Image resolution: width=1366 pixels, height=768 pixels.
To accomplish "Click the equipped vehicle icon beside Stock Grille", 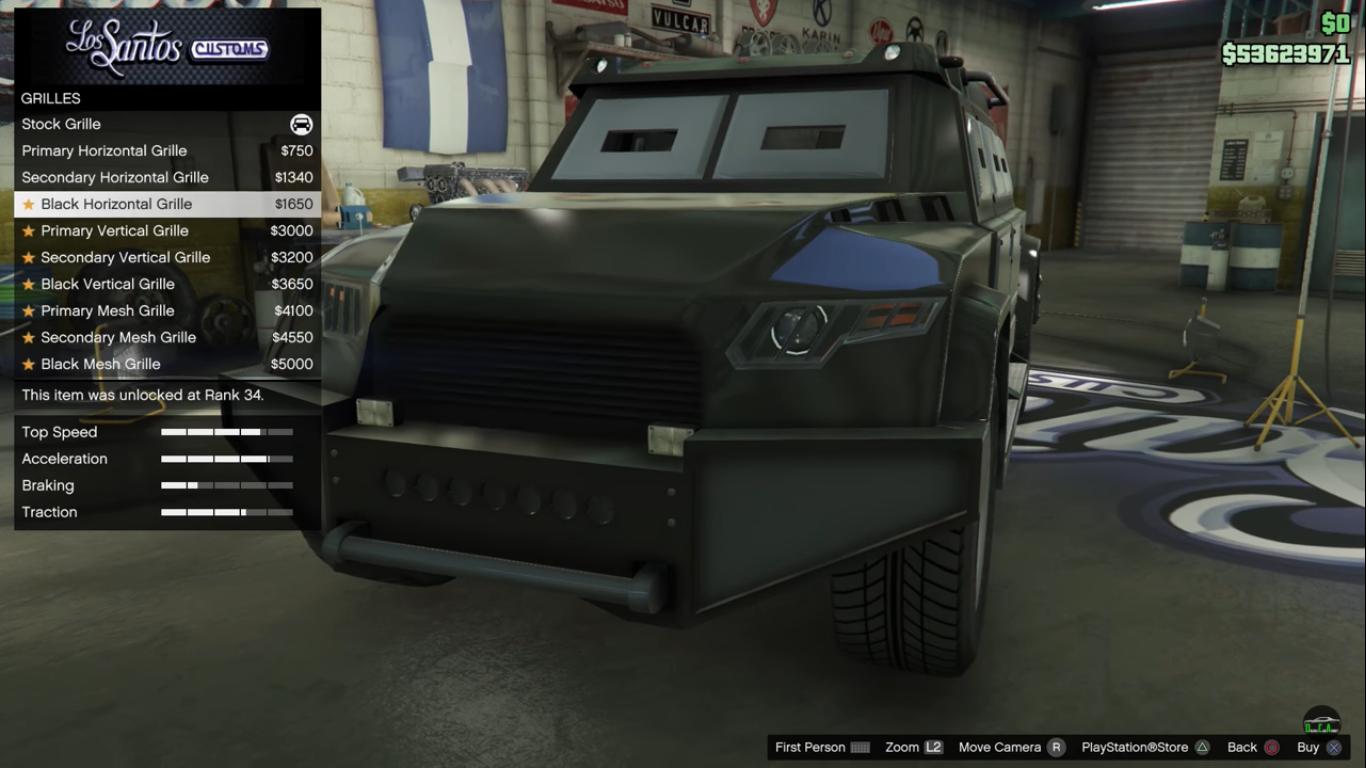I will [303, 124].
